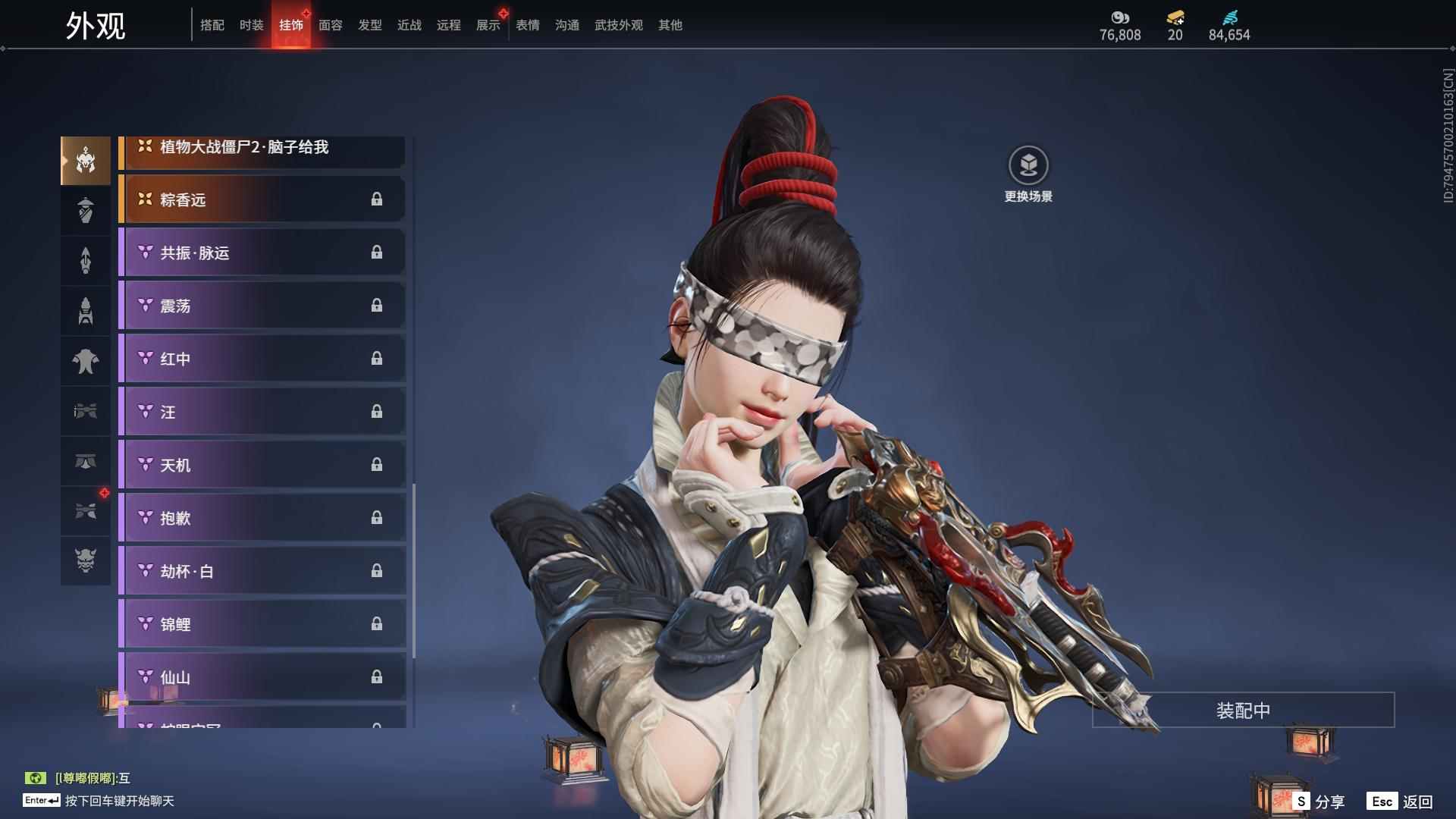This screenshot has height=819, width=1456.
Task: Click the 装配中 equip button
Action: click(1243, 710)
